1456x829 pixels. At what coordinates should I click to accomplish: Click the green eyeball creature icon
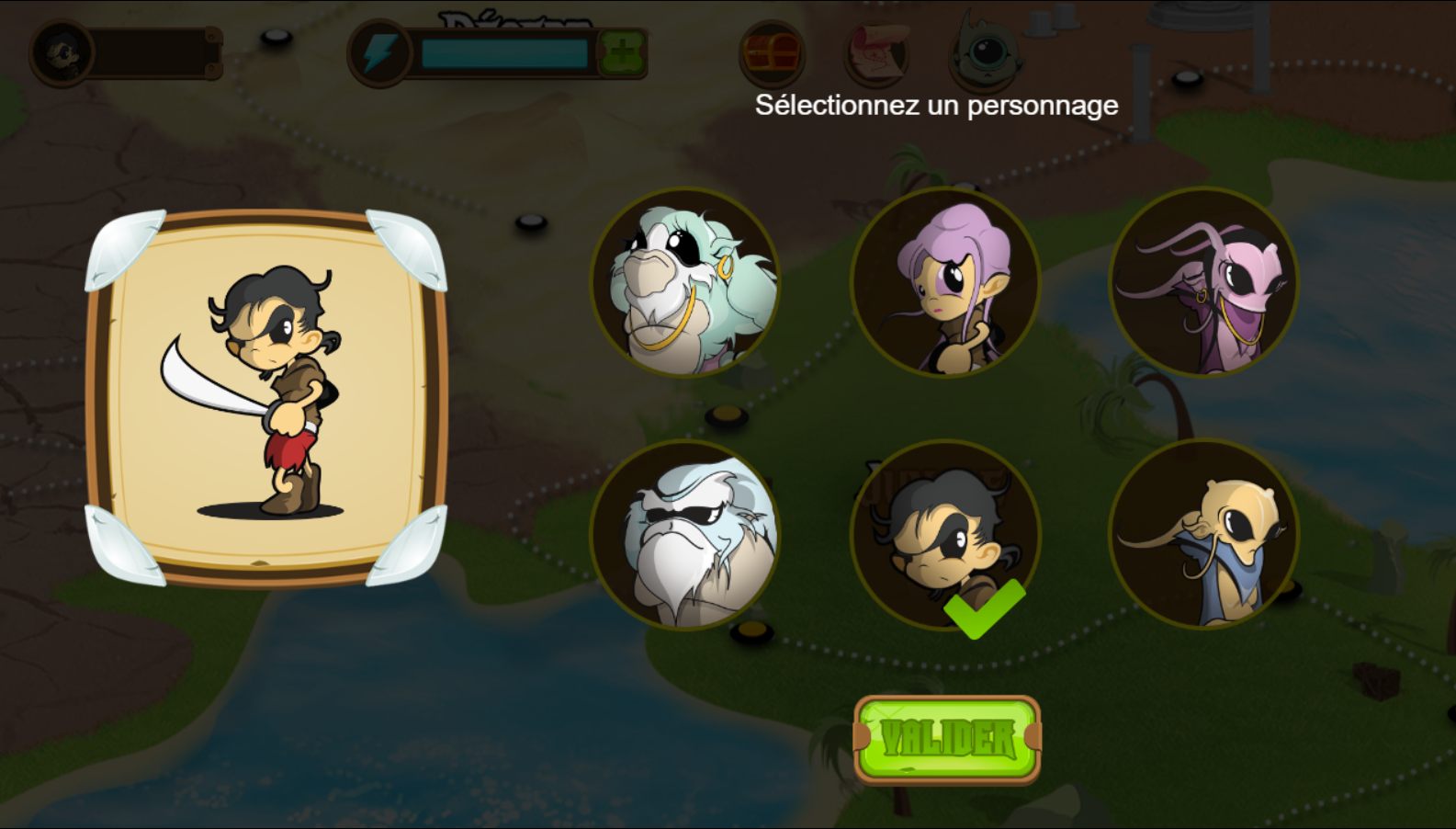(985, 51)
